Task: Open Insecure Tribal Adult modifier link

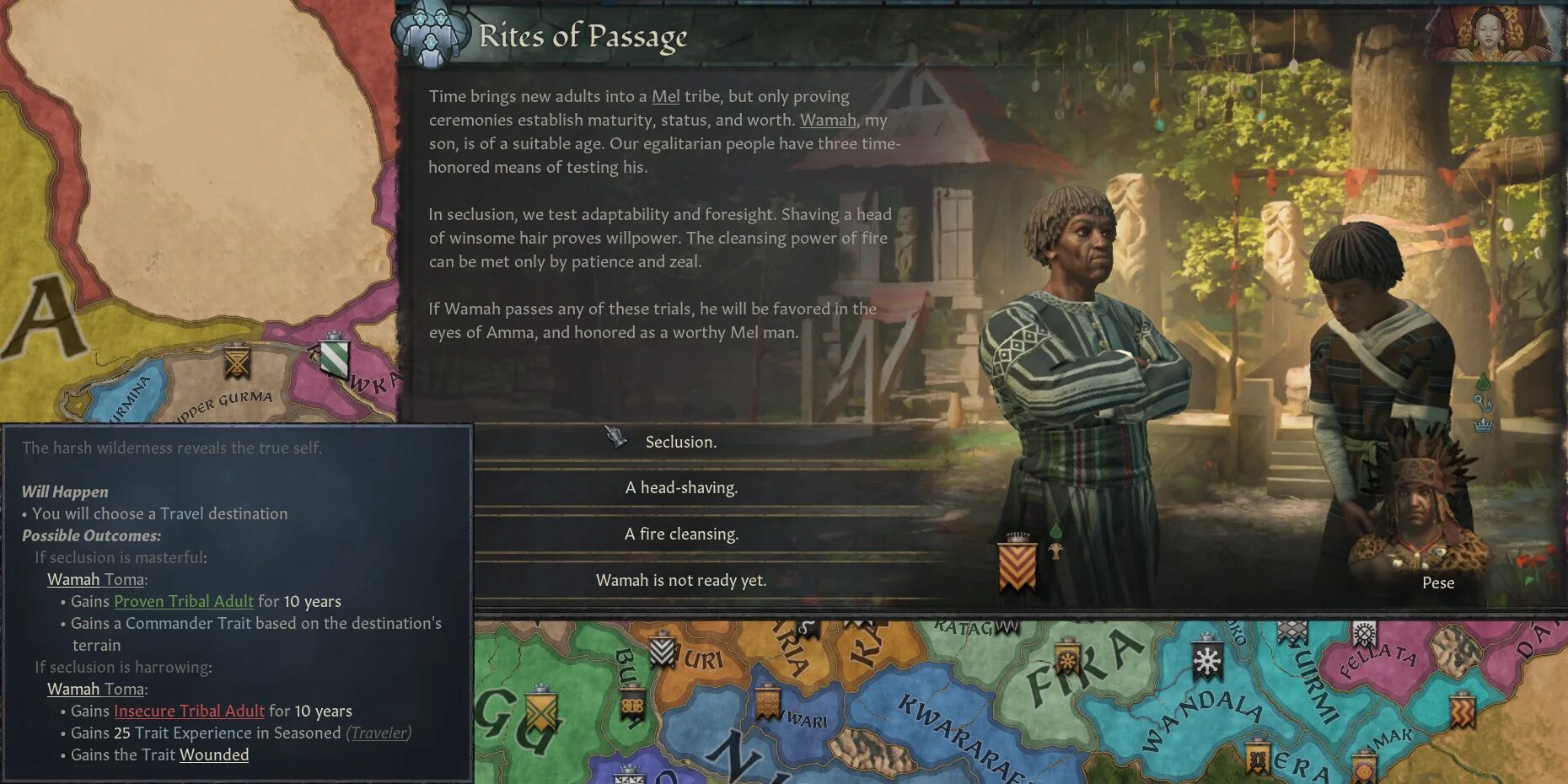Action: click(x=189, y=711)
